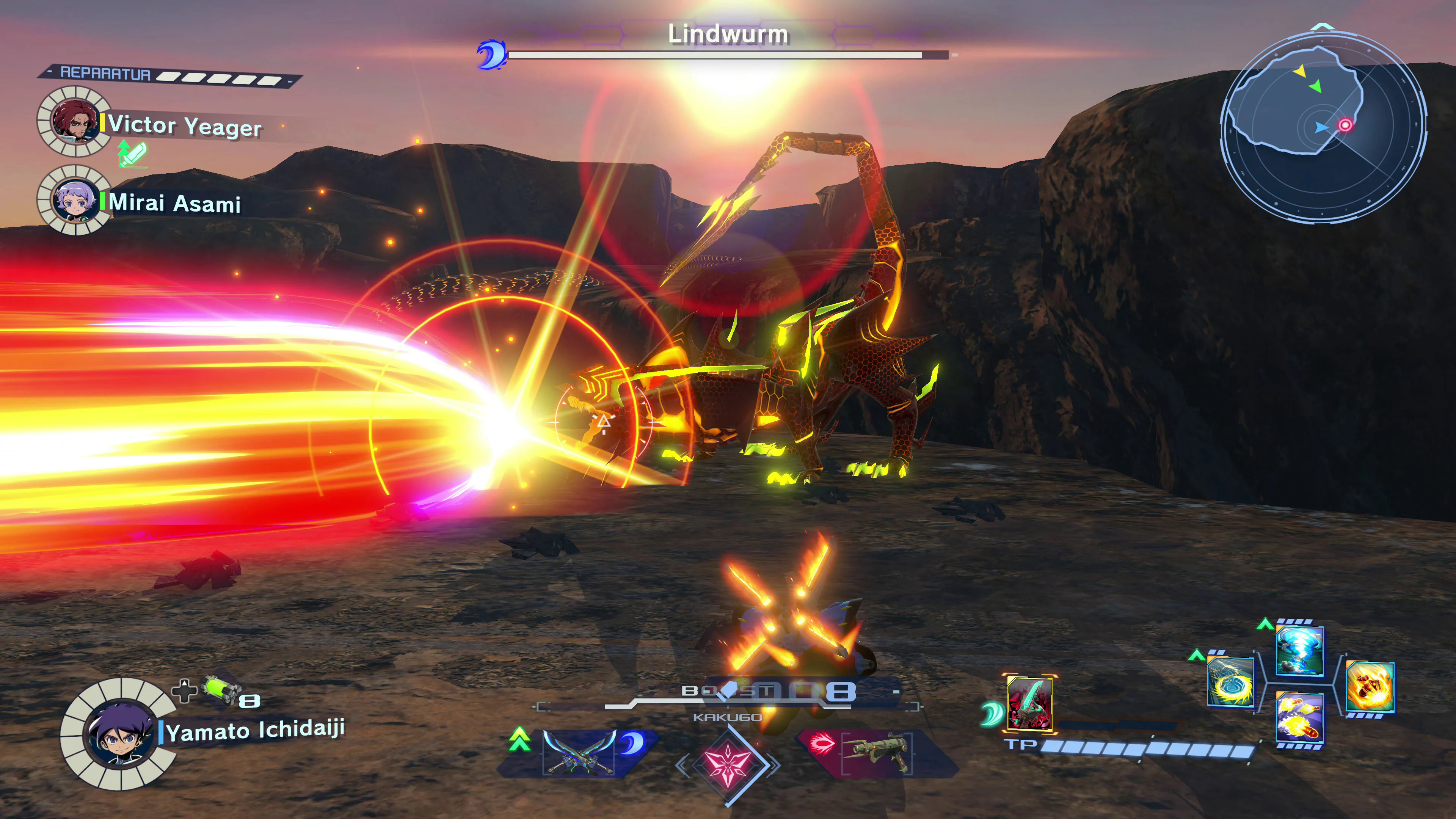Viewport: 1456px width, 819px height.
Task: Use the blue tornado skill
Action: (1299, 651)
